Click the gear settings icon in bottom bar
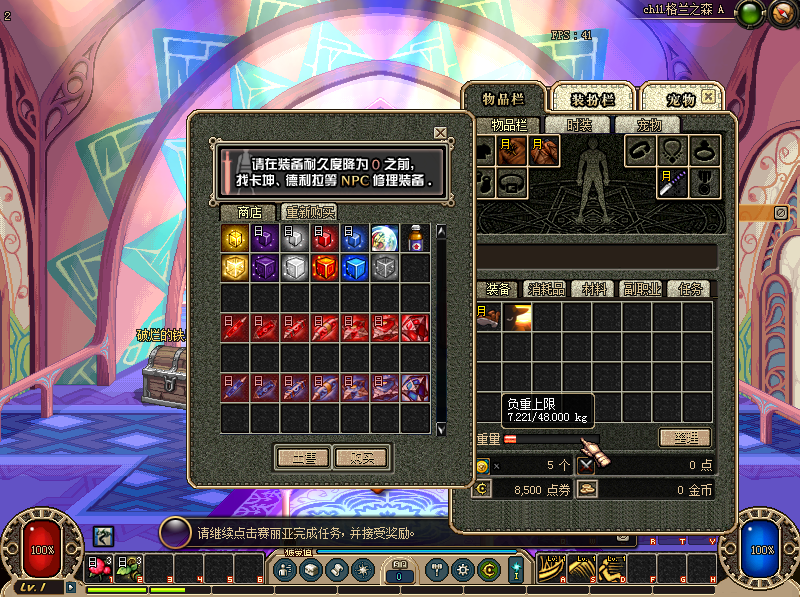 pos(462,570)
